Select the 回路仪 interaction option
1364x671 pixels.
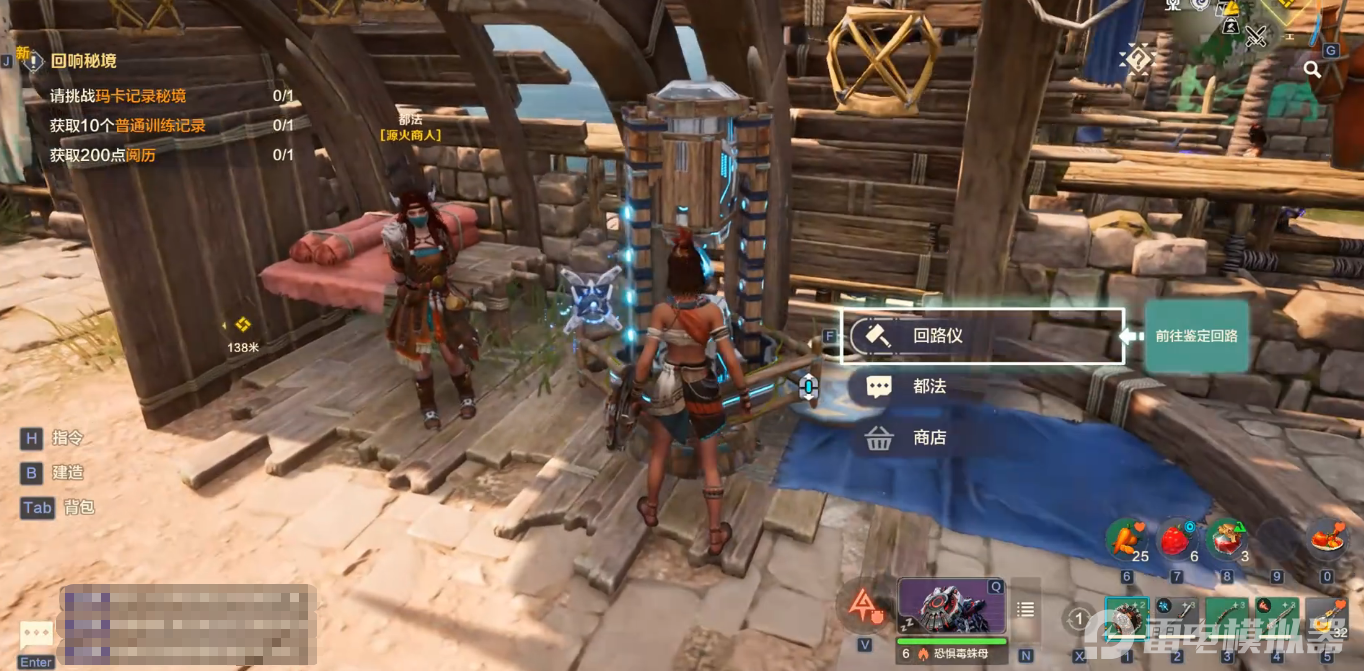(x=982, y=336)
